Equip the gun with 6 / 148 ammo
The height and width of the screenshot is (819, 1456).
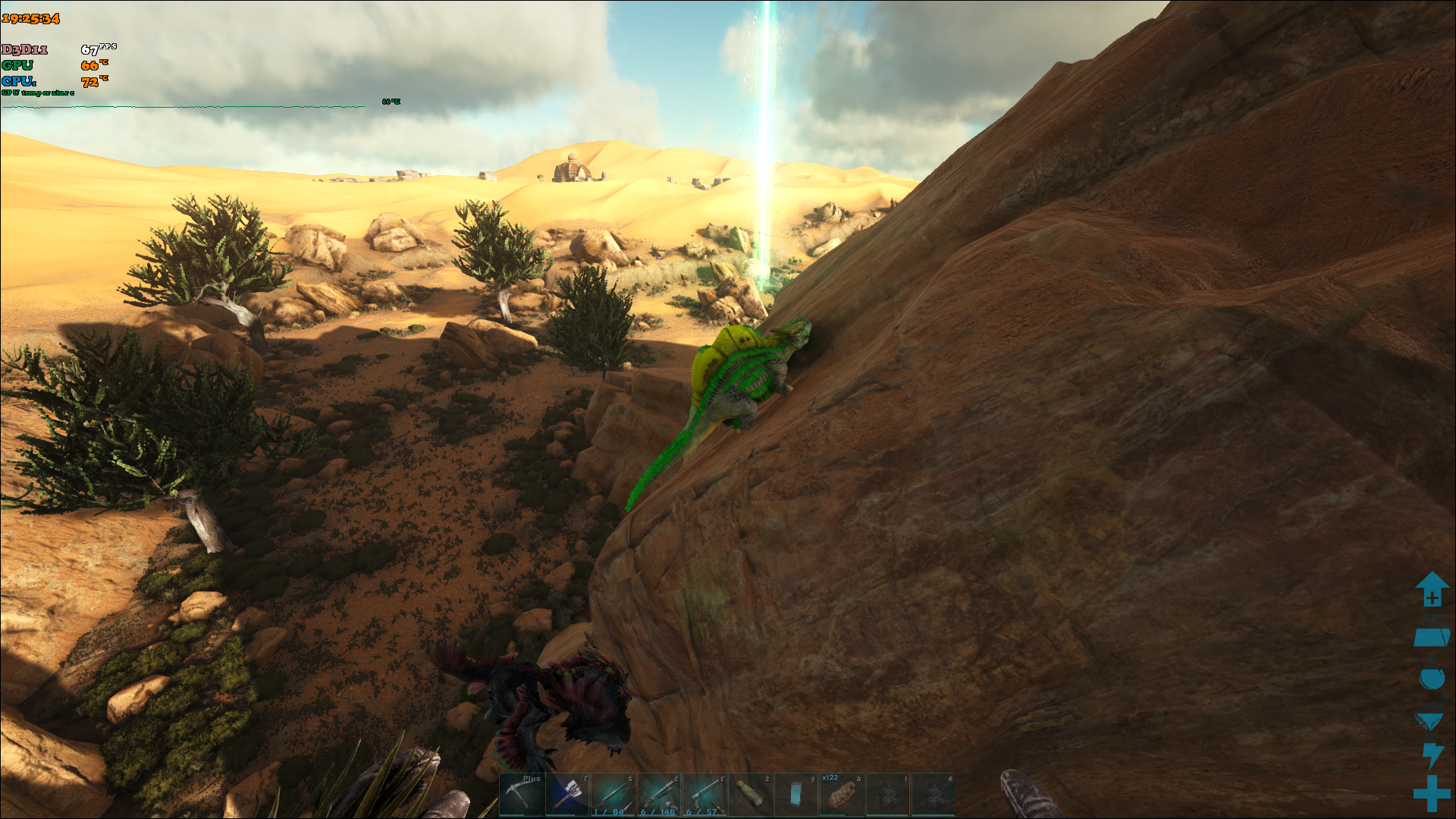658,794
